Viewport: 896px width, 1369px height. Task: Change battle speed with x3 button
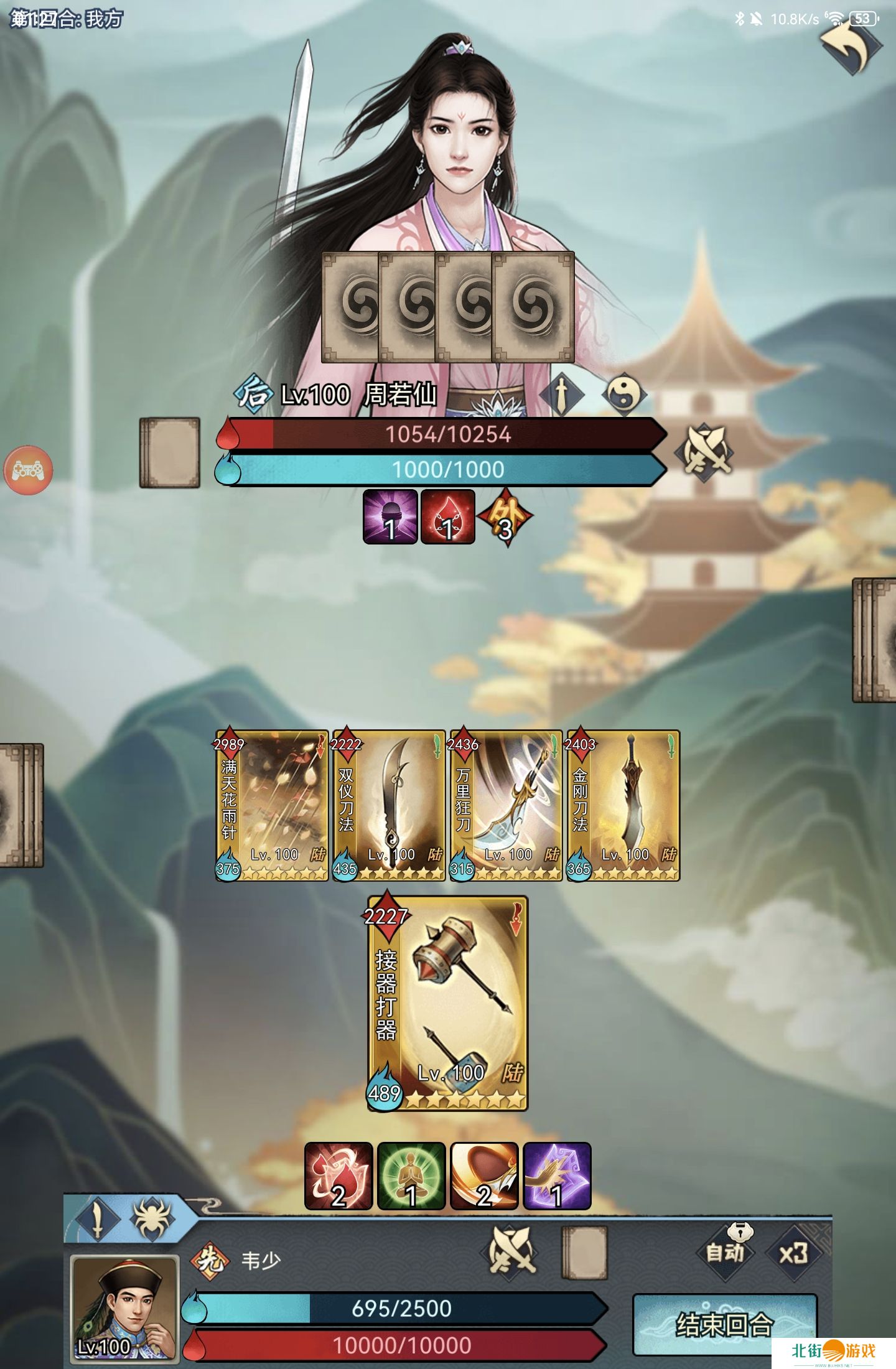794,1252
